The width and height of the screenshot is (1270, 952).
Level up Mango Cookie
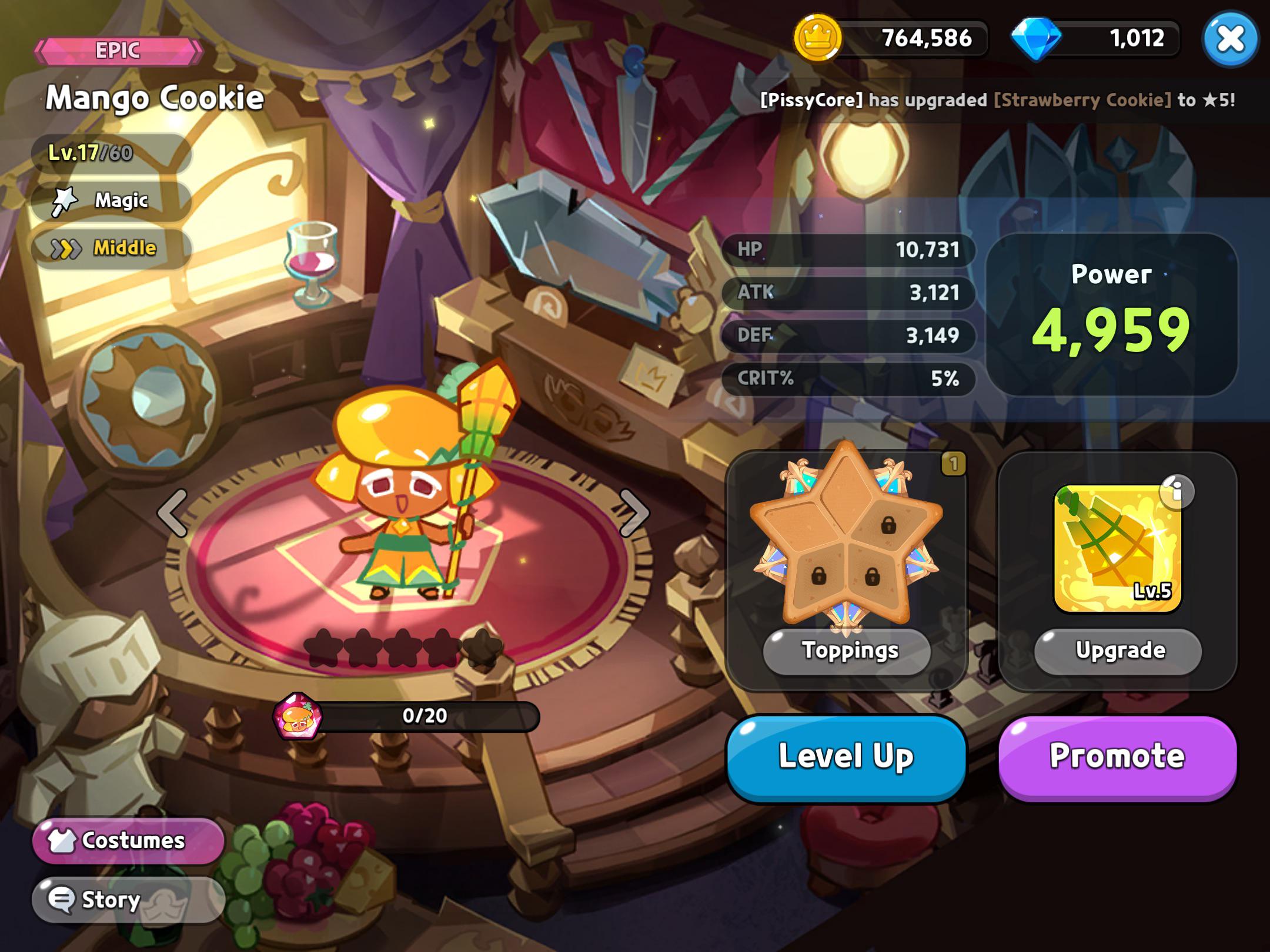[x=845, y=757]
